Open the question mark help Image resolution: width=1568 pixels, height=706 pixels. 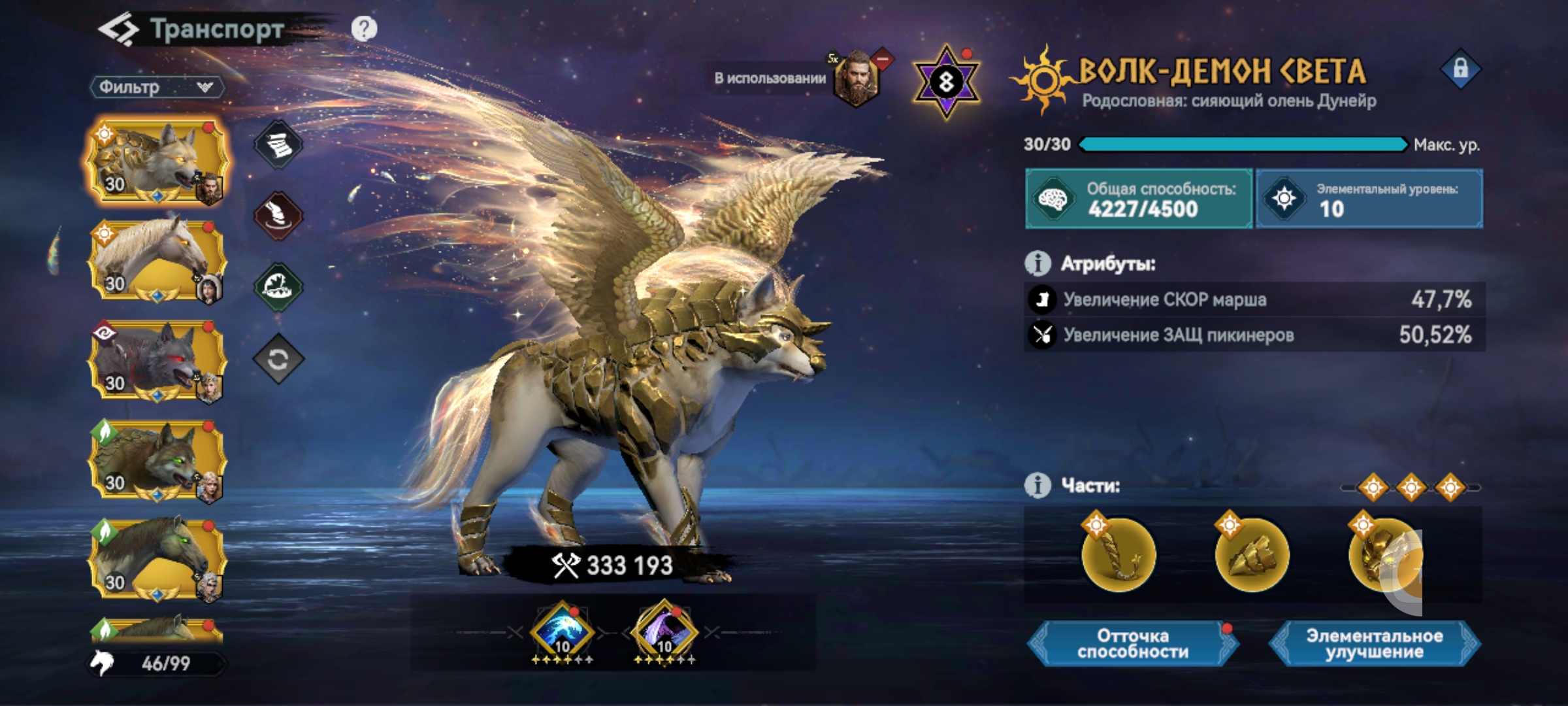[x=364, y=29]
